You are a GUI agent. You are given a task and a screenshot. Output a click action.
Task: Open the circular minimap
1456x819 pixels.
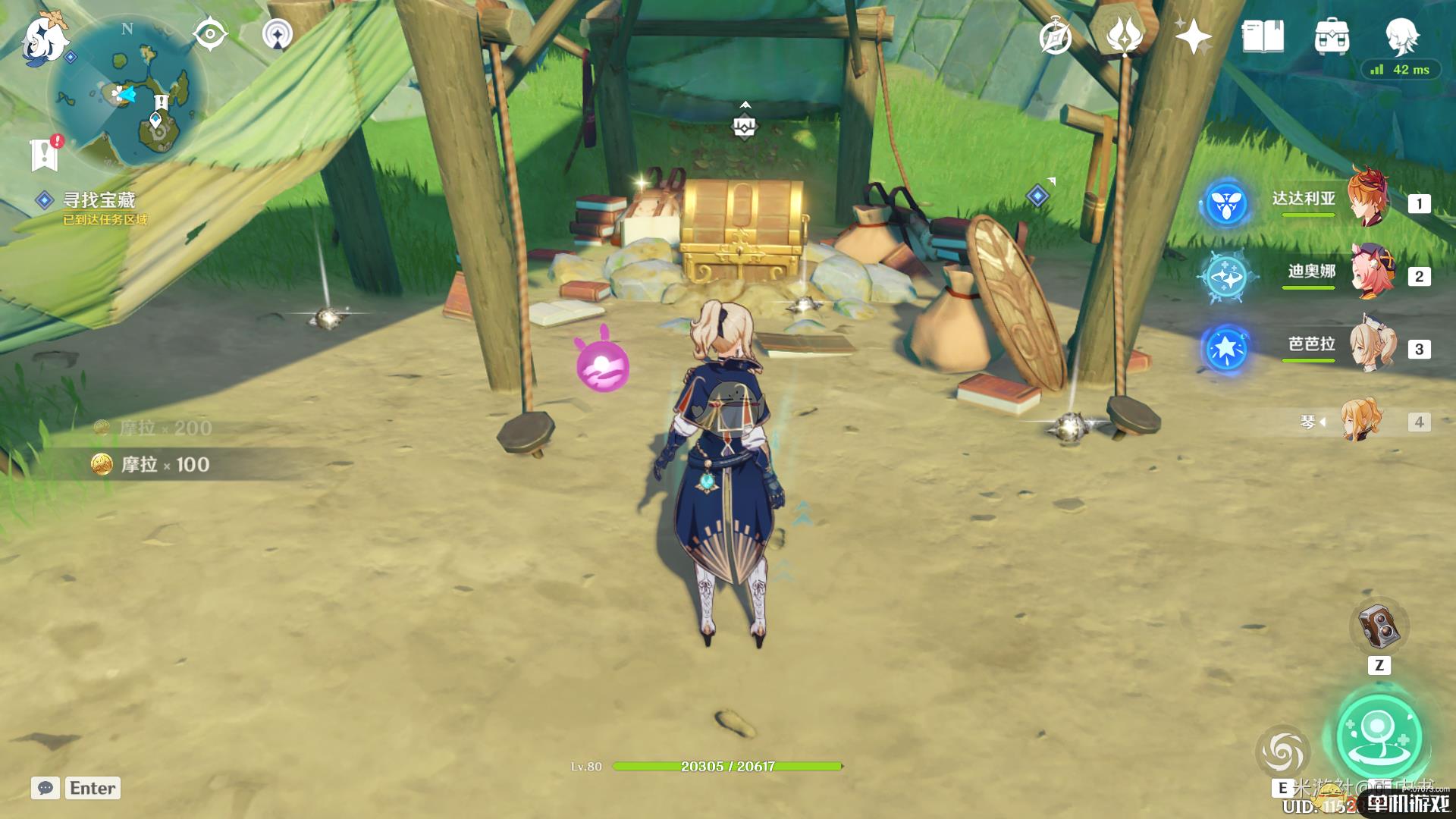click(x=127, y=93)
